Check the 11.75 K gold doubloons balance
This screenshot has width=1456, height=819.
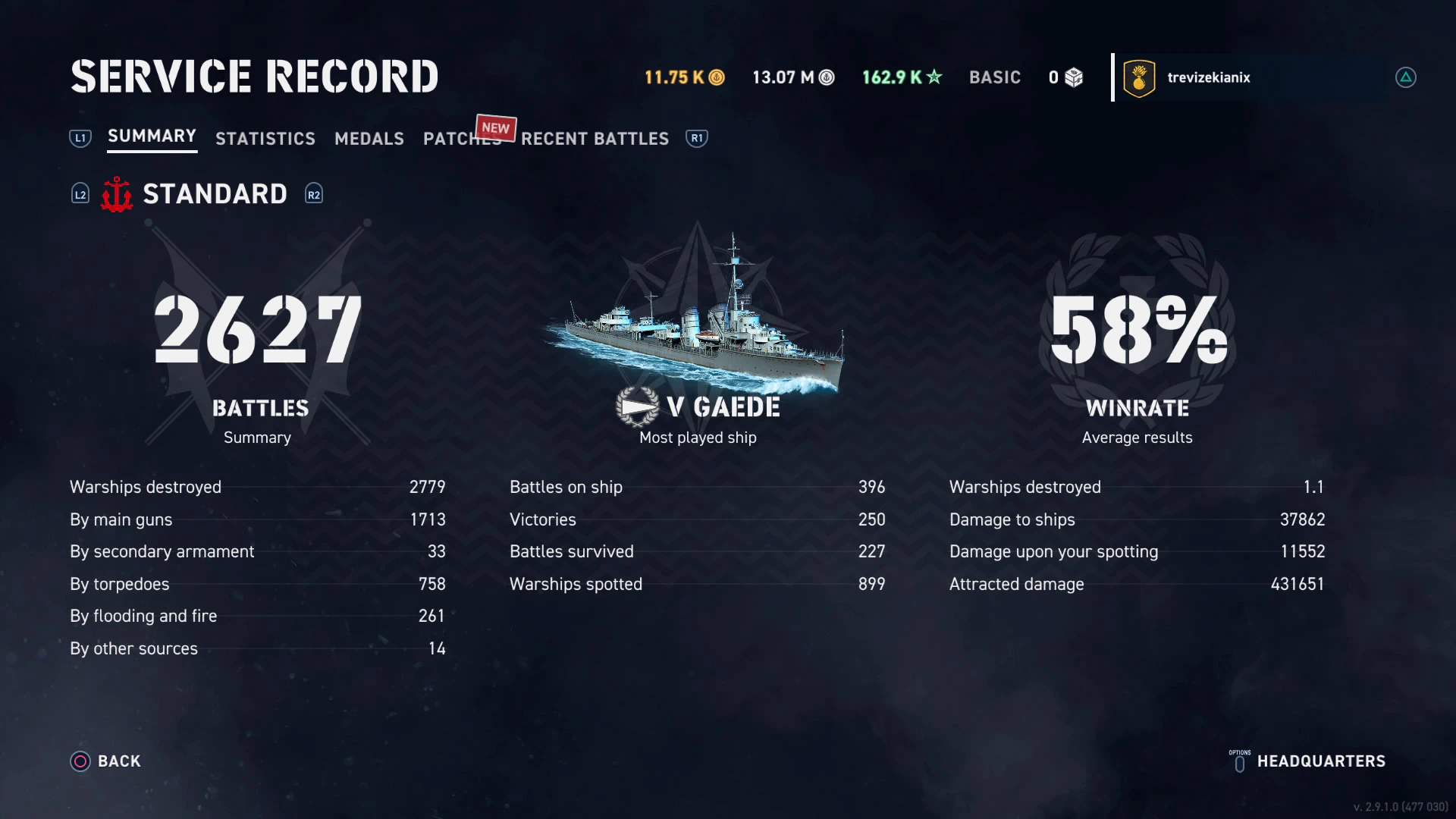pos(684,77)
